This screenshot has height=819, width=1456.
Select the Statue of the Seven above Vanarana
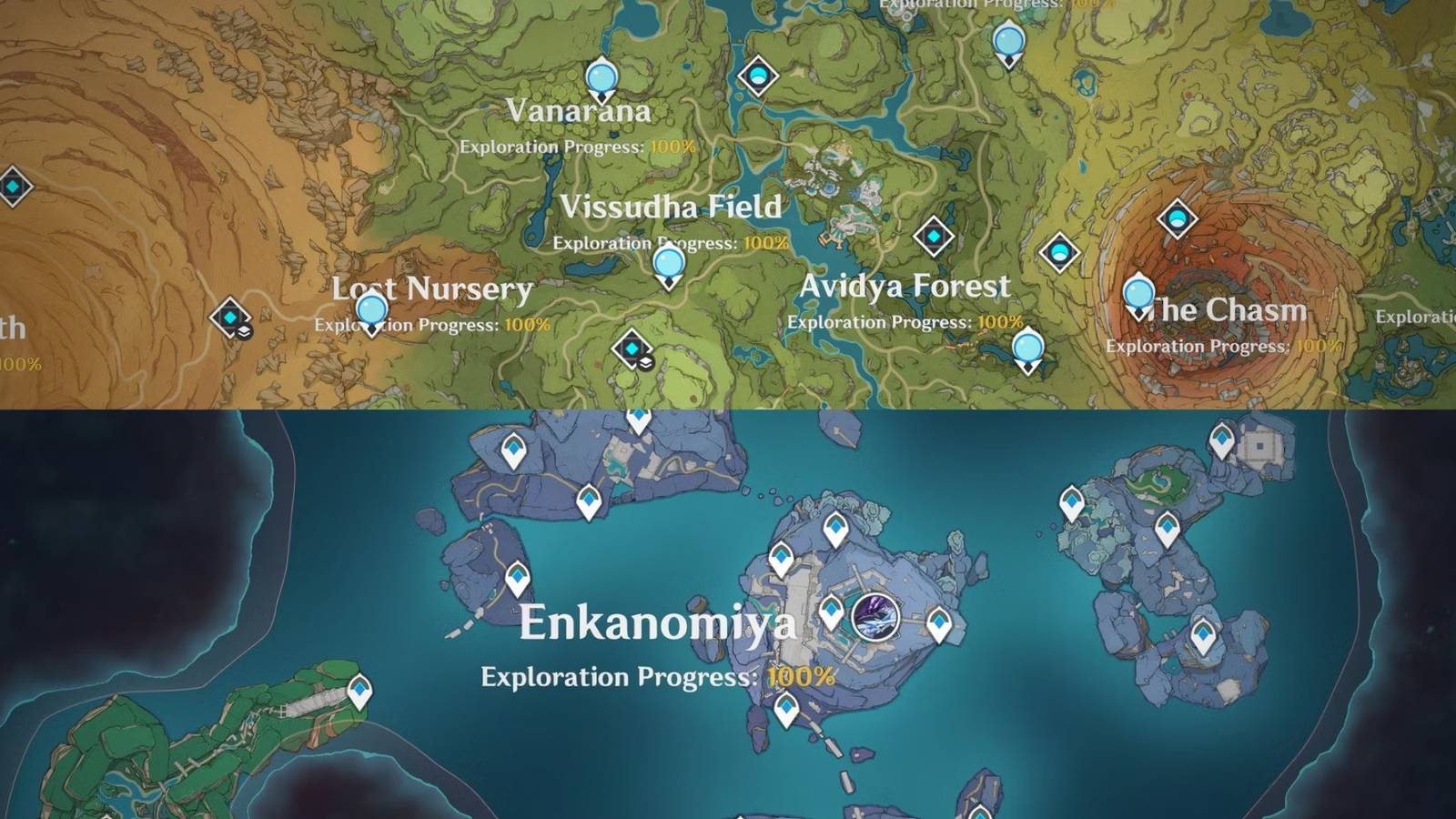pos(601,79)
